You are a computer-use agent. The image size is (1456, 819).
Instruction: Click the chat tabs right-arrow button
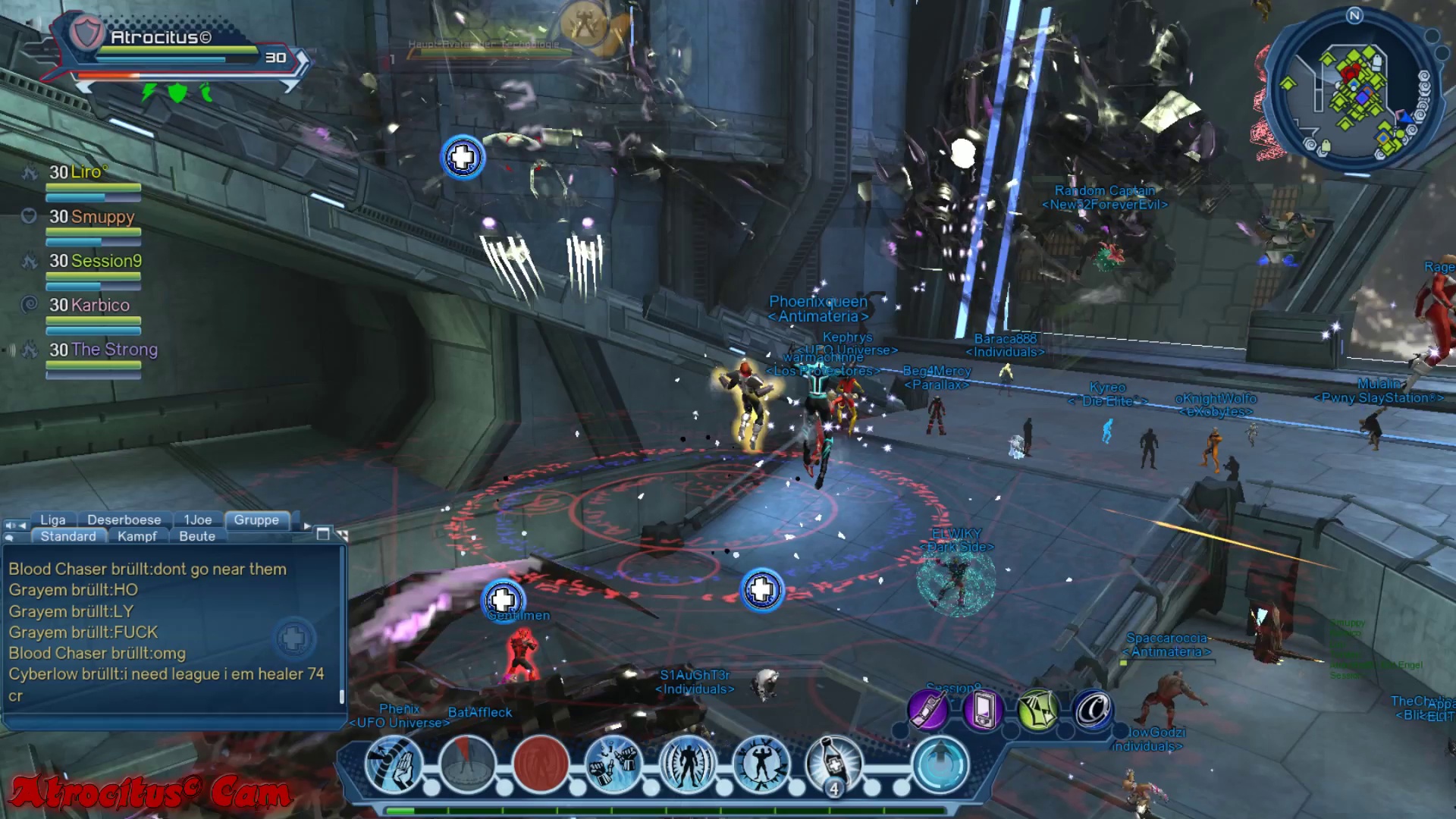click(x=307, y=526)
